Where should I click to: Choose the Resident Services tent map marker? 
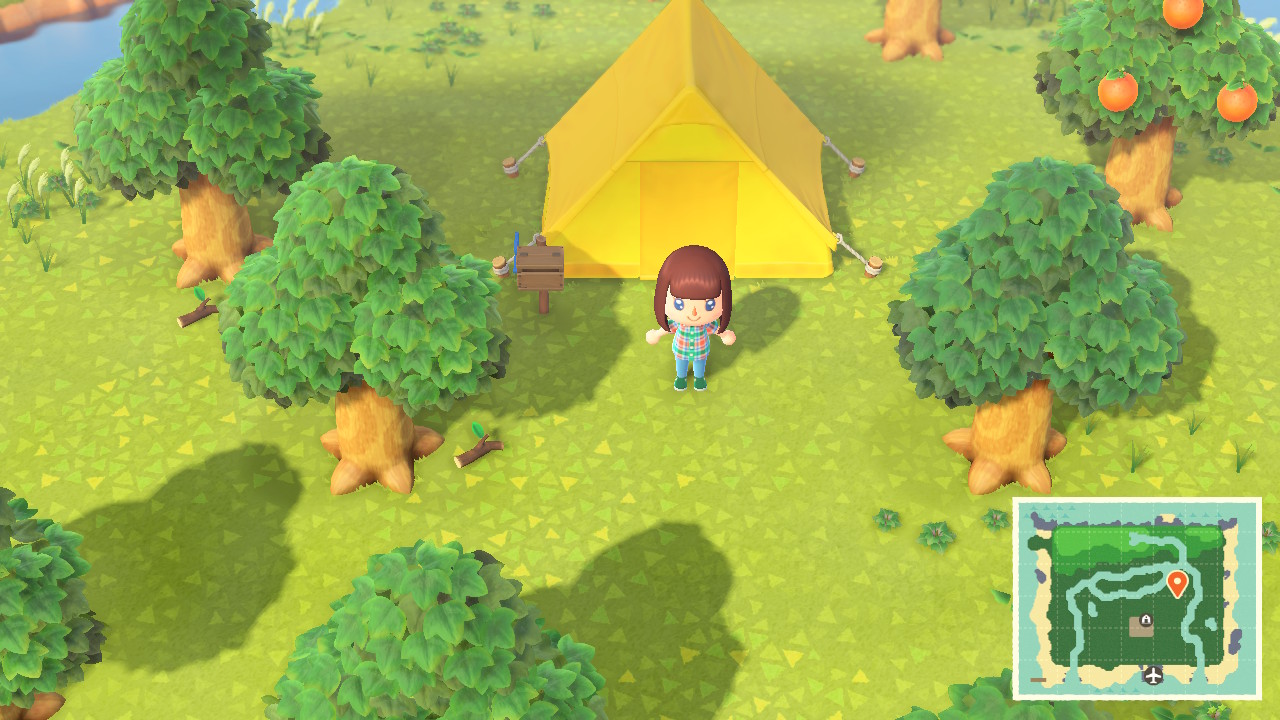[x=1141, y=625]
